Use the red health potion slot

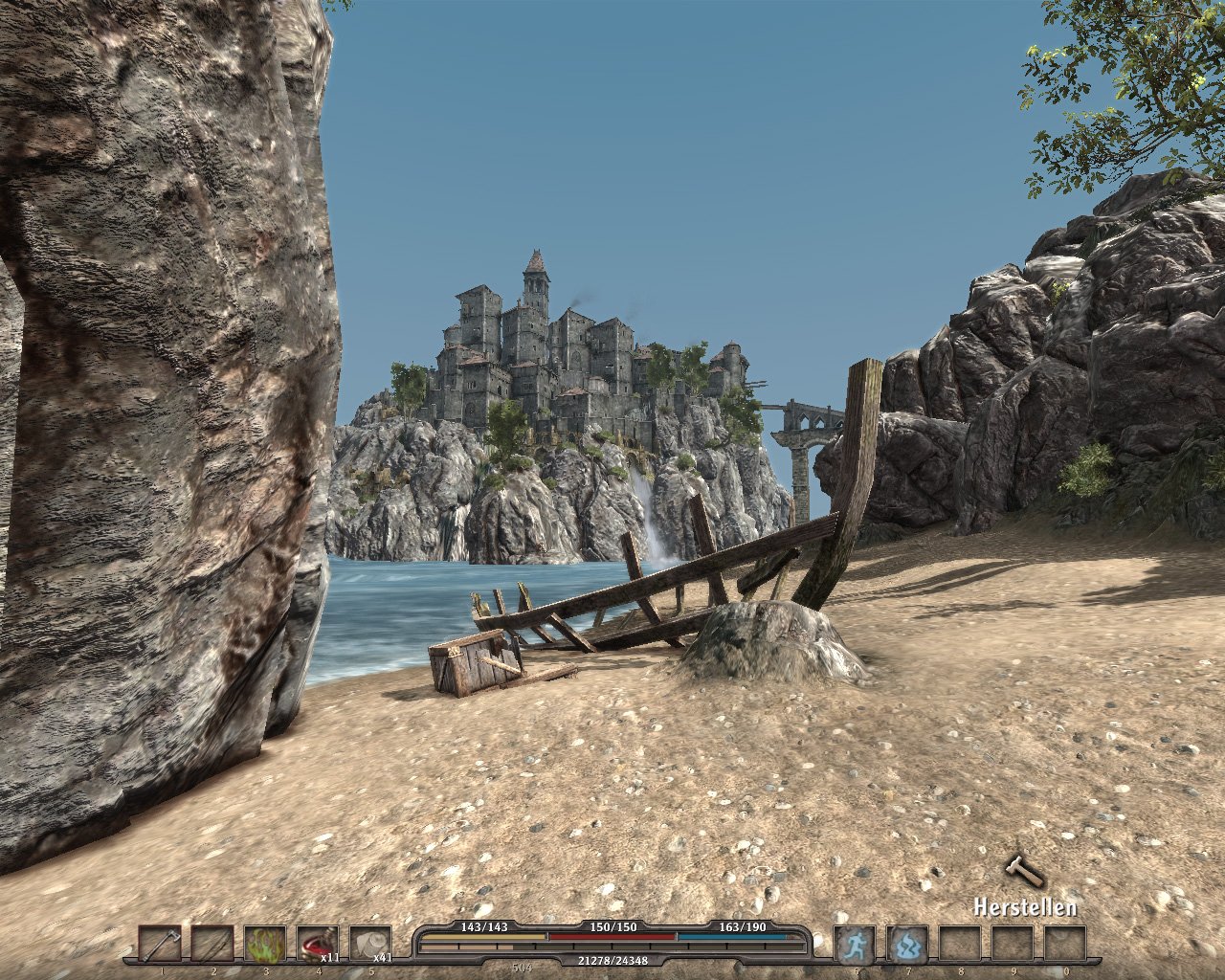[318, 945]
